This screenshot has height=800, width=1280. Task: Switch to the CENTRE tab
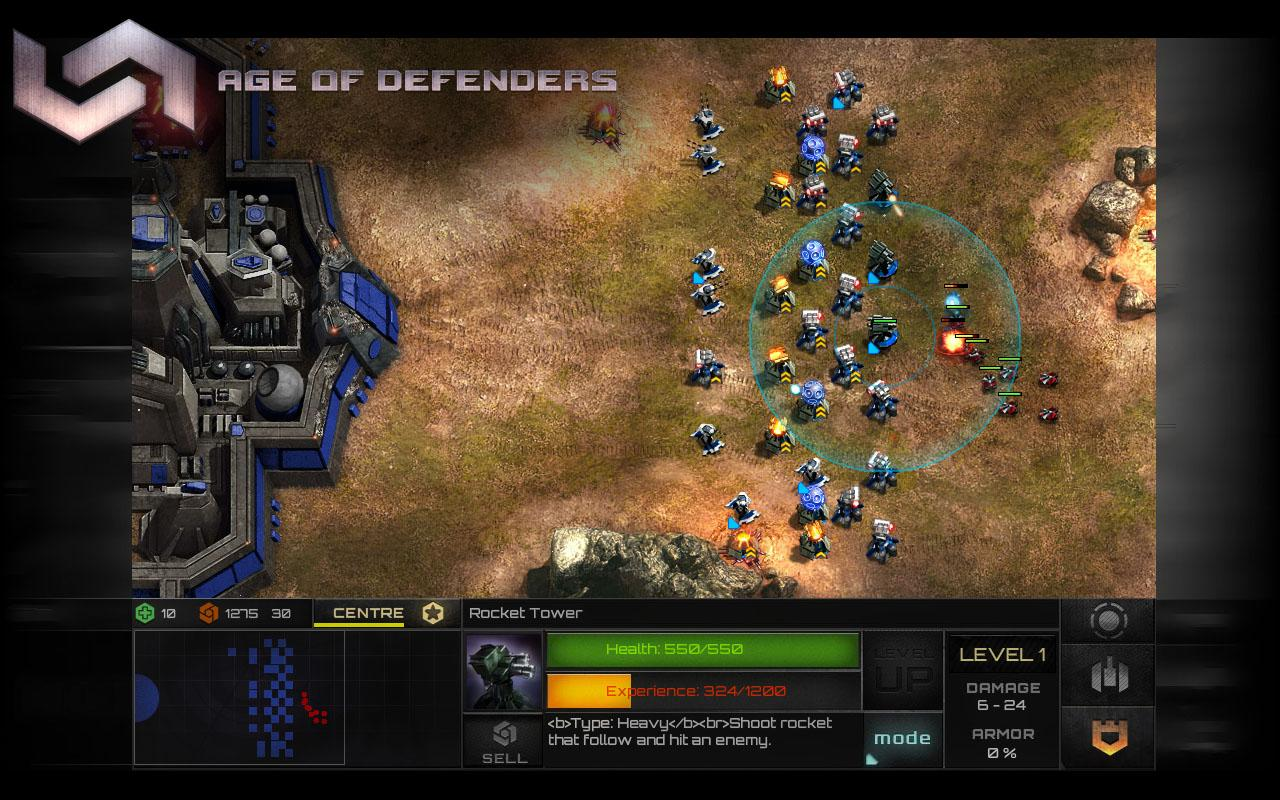pos(368,613)
